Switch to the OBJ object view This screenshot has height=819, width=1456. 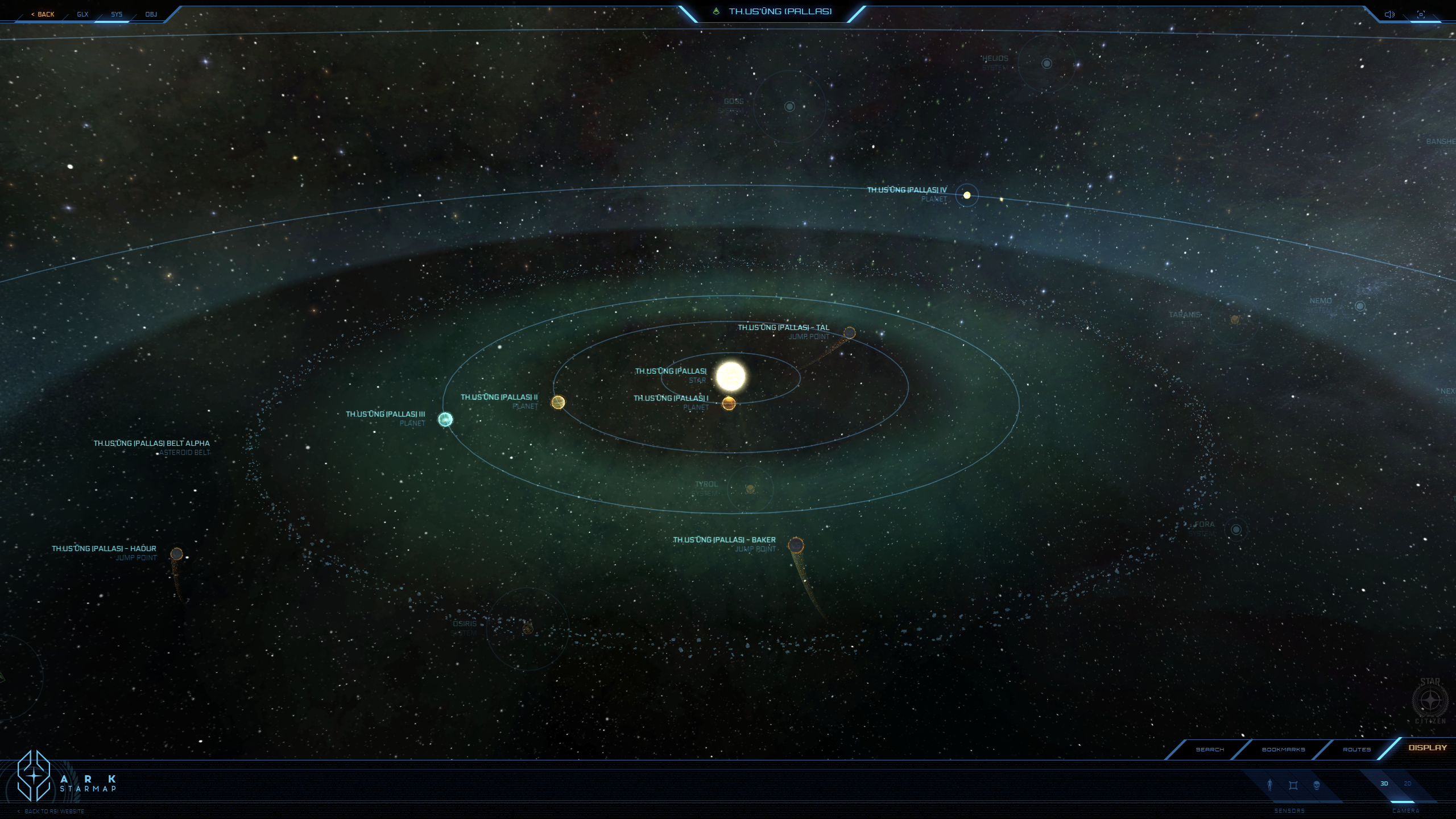click(x=151, y=14)
